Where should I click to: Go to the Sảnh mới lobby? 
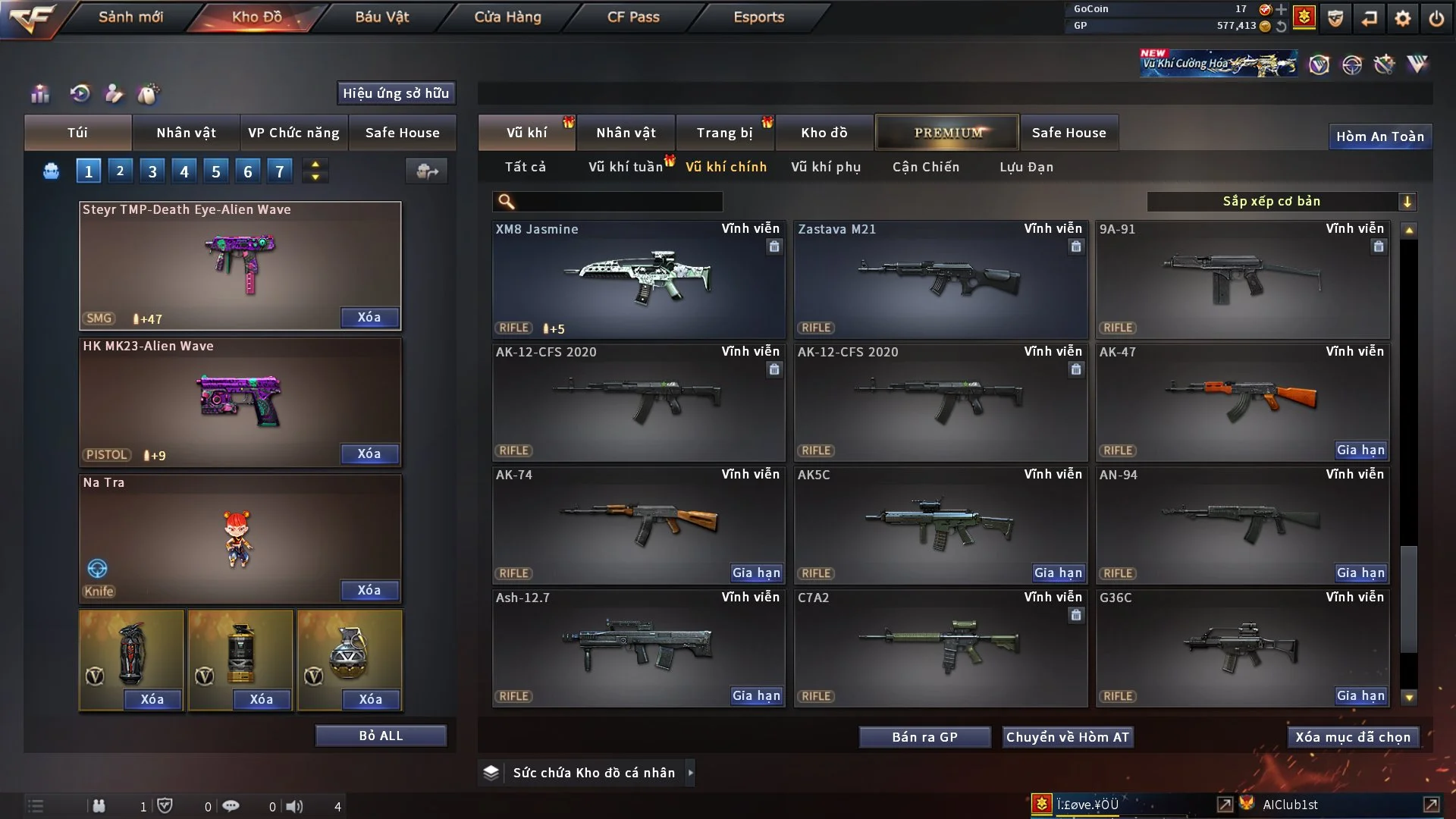(x=130, y=17)
